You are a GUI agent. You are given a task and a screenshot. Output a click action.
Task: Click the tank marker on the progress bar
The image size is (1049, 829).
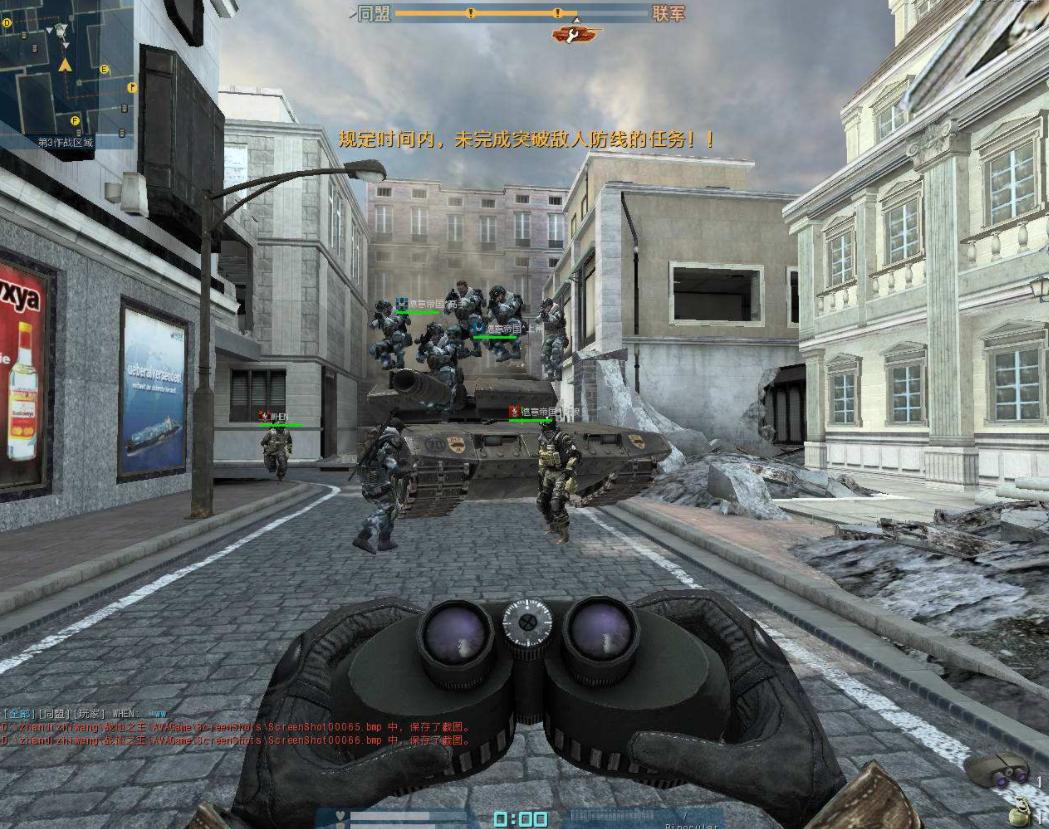(x=573, y=35)
